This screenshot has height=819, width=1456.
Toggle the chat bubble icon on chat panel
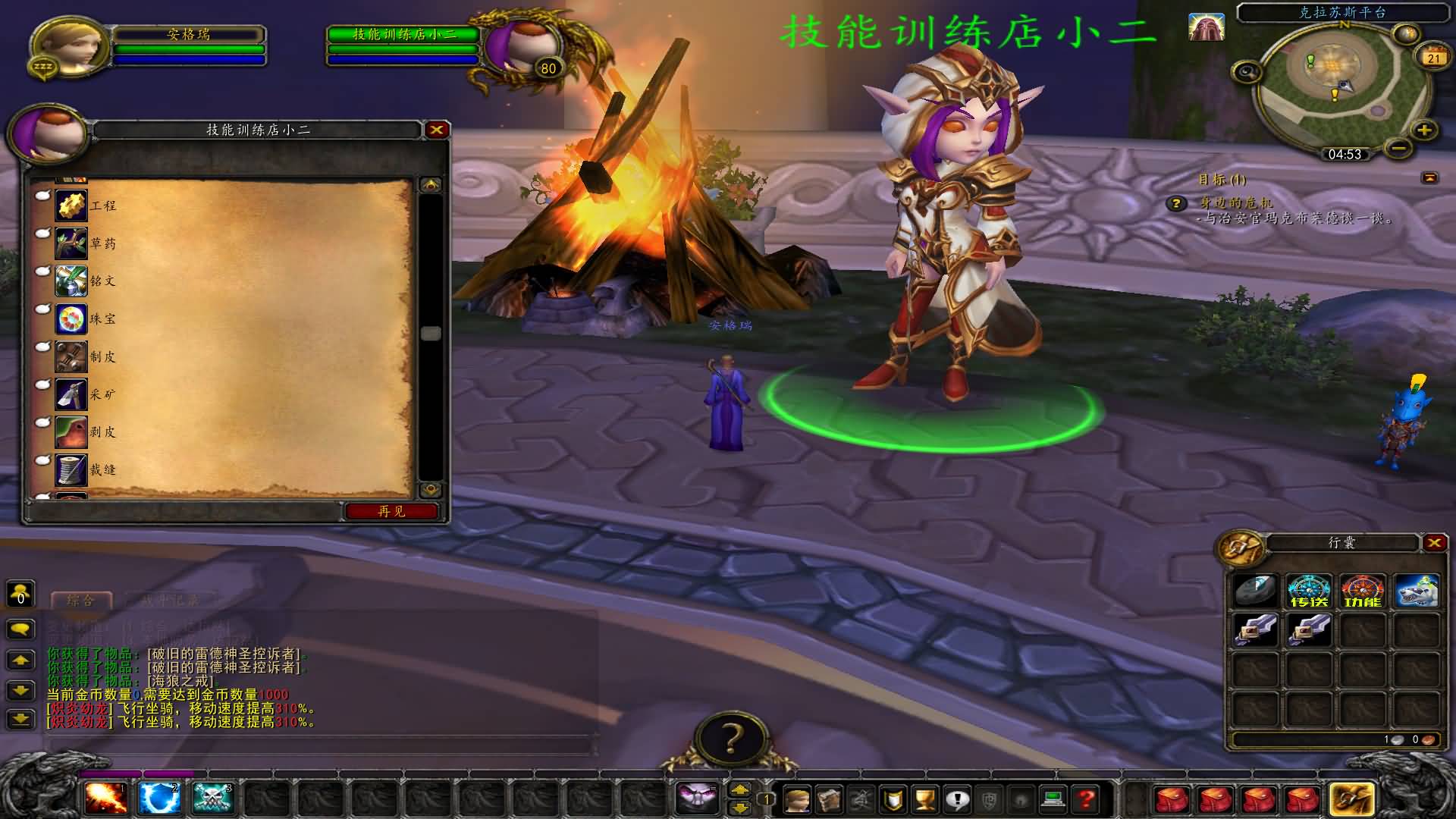[20, 629]
